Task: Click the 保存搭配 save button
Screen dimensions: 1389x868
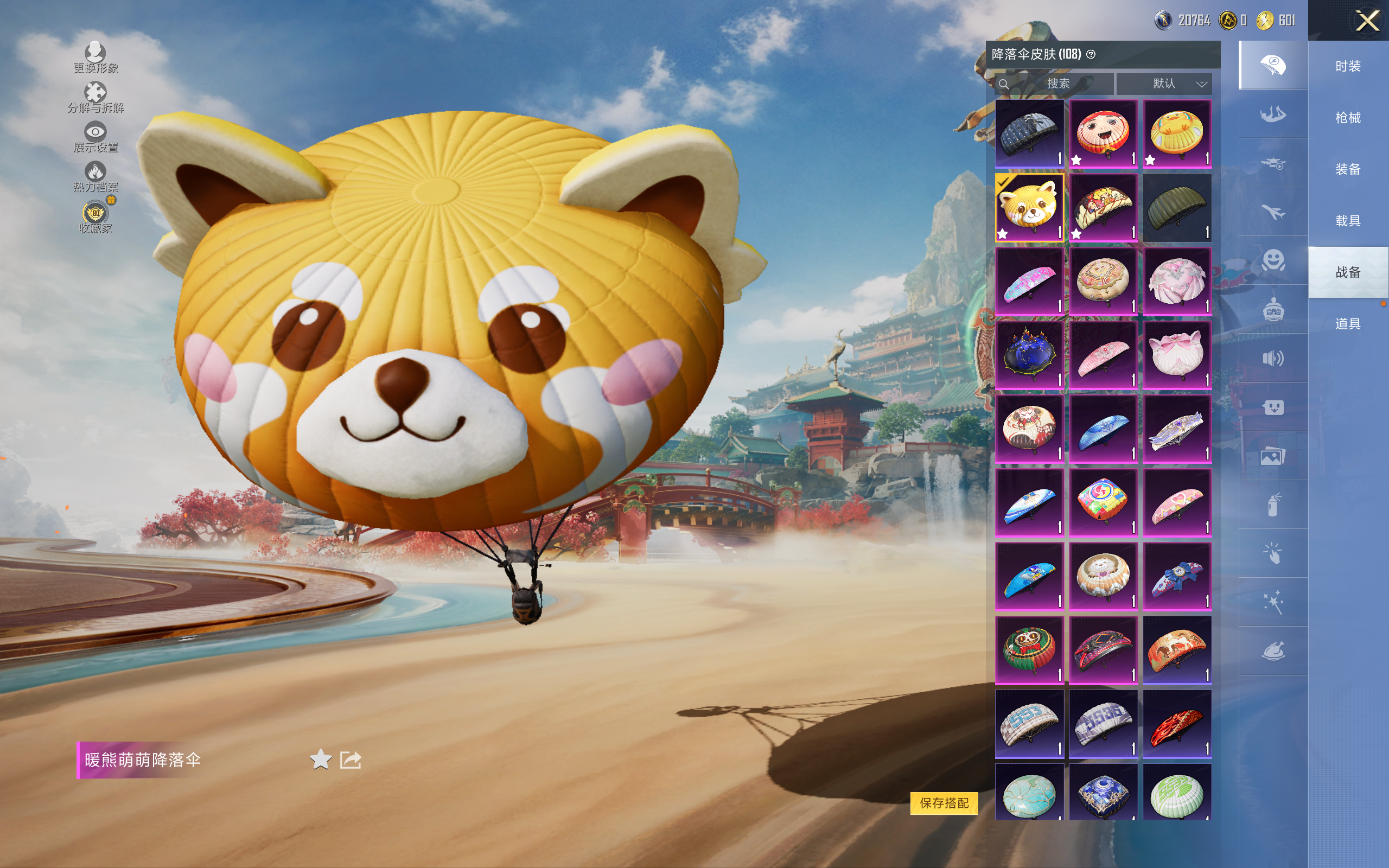Action: (944, 802)
